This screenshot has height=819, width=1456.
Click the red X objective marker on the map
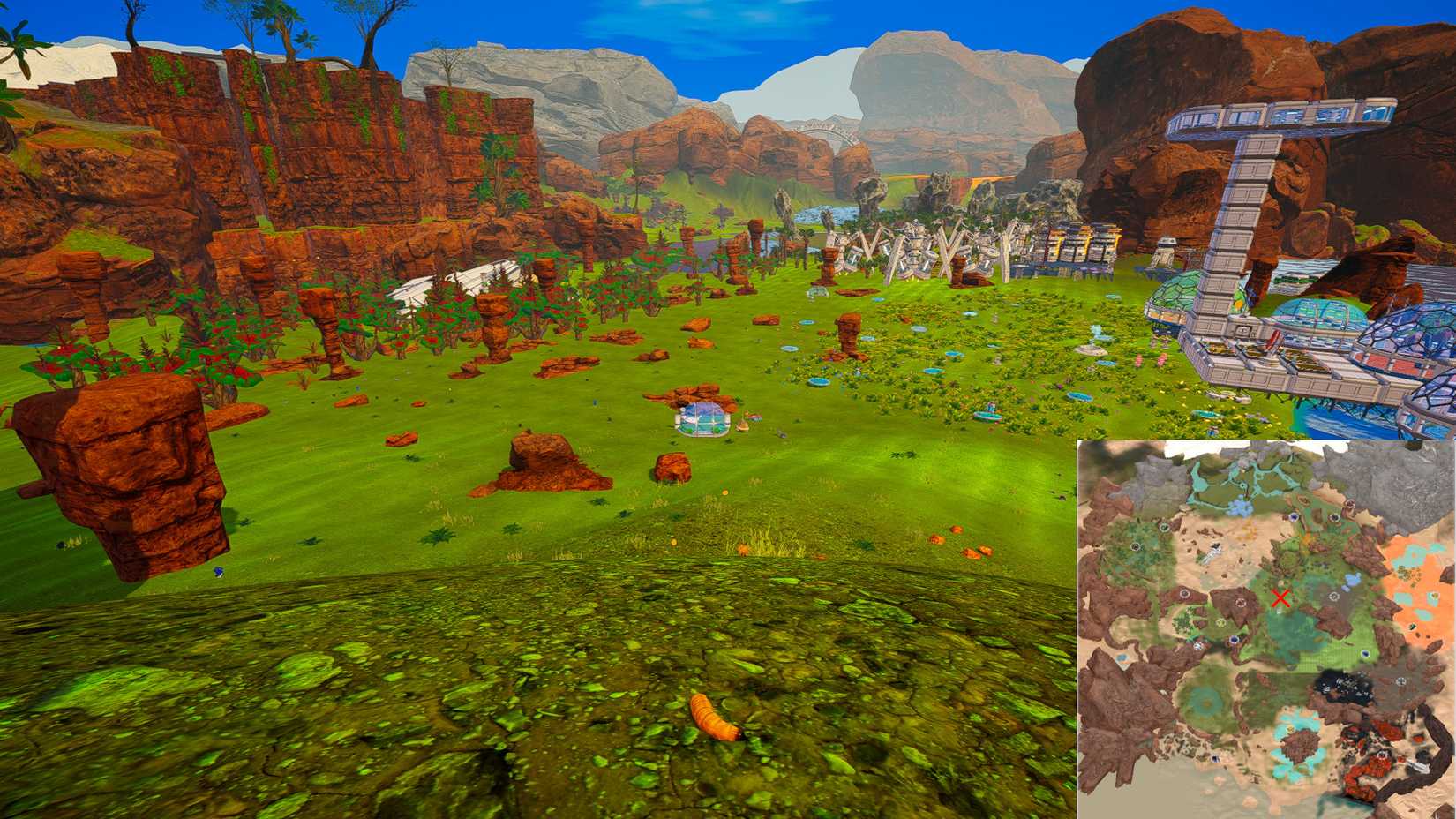(x=1281, y=598)
